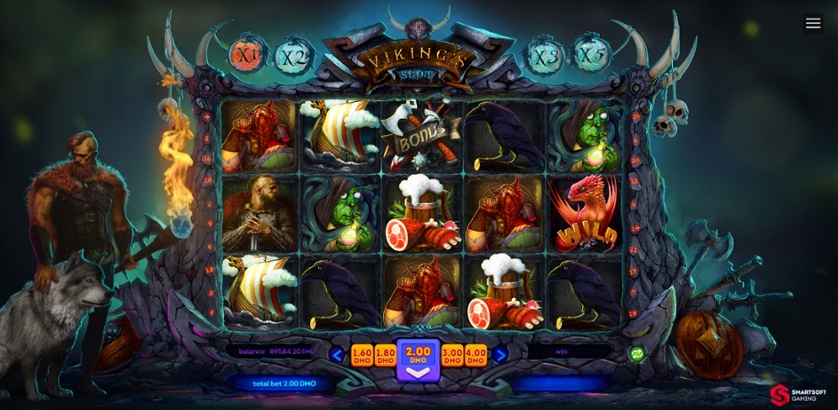Screen dimensions: 838x410
Task: Open the hamburger menu
Action: click(813, 23)
